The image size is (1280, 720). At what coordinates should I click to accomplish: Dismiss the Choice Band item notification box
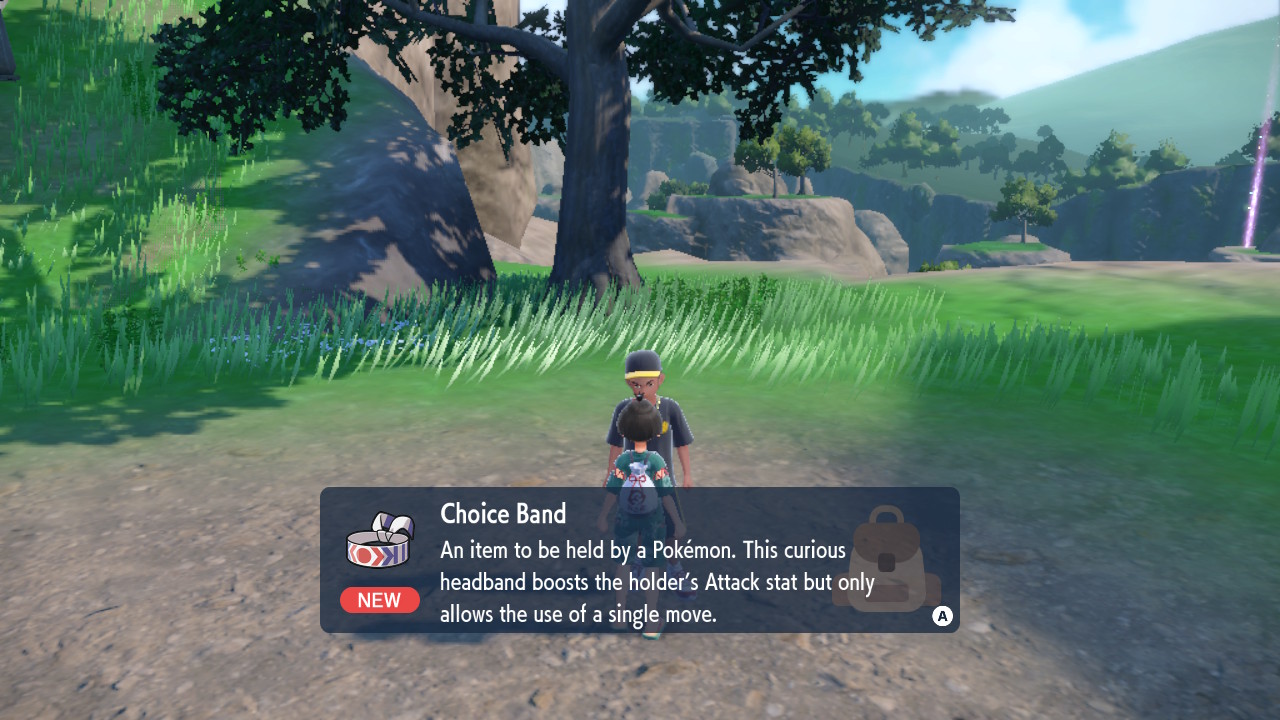pos(942,616)
